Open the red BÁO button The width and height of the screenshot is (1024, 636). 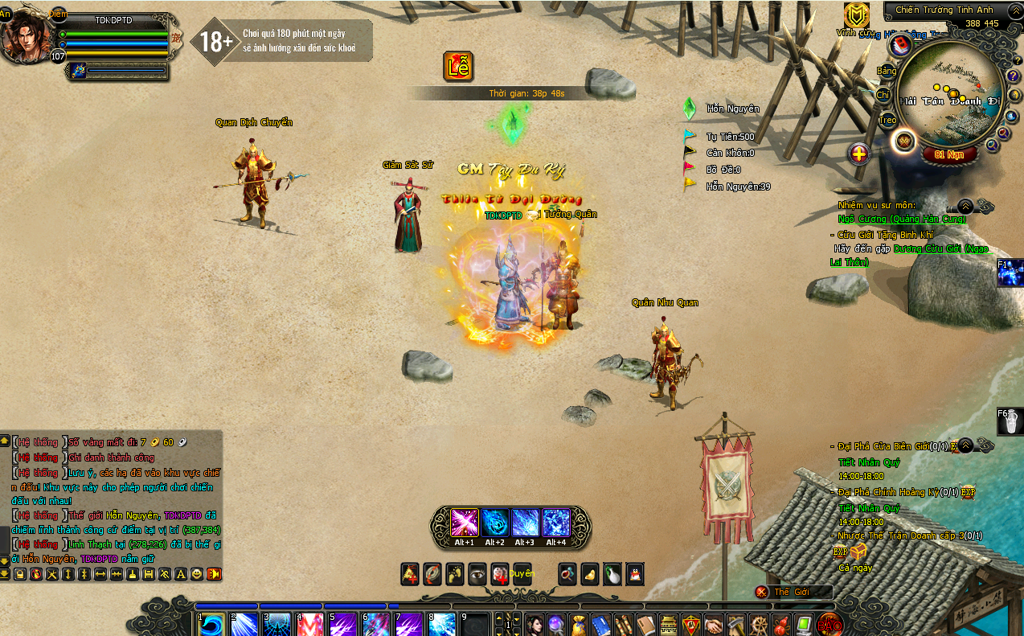[x=829, y=626]
